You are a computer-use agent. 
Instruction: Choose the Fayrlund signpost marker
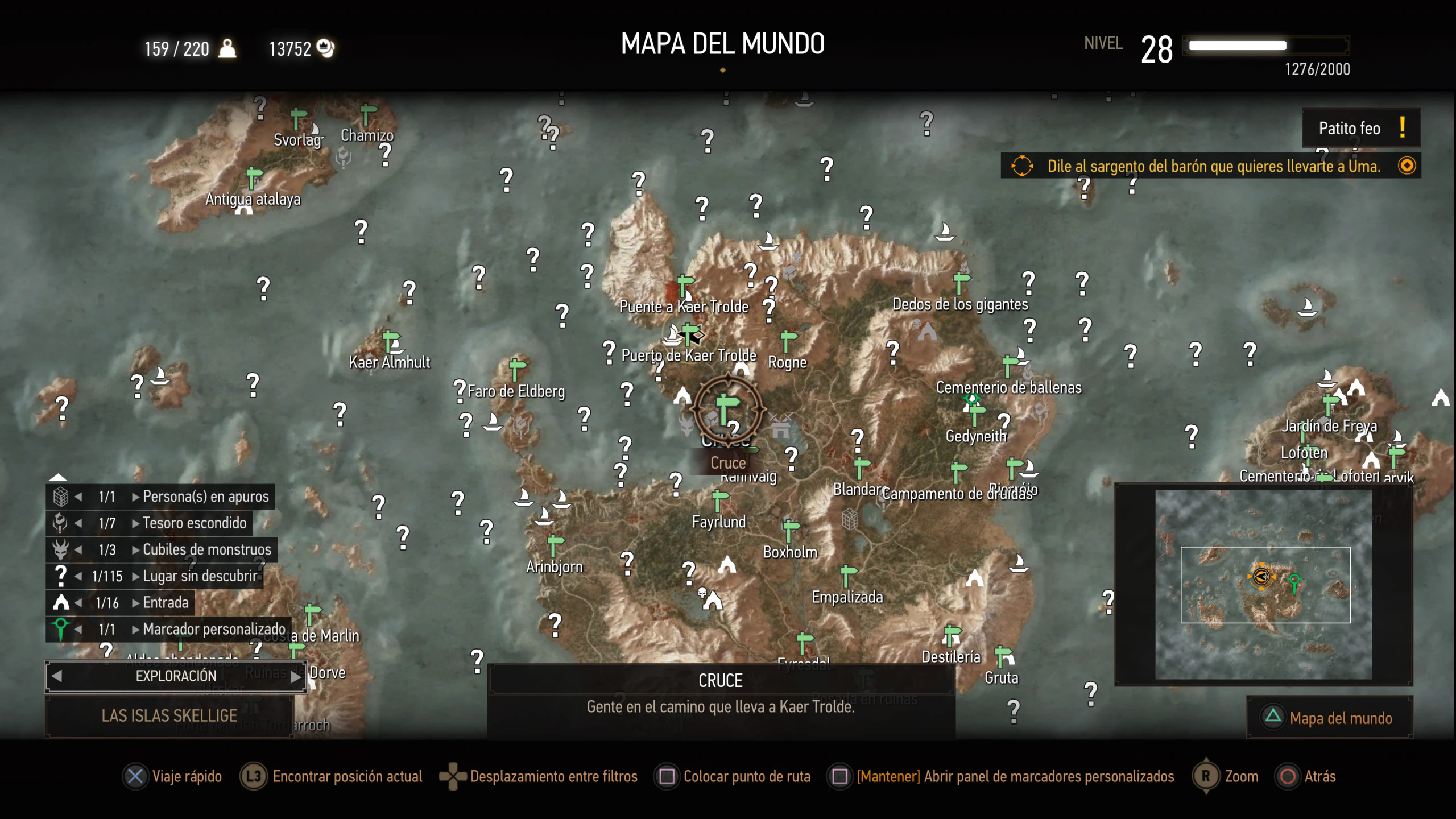pos(719,501)
